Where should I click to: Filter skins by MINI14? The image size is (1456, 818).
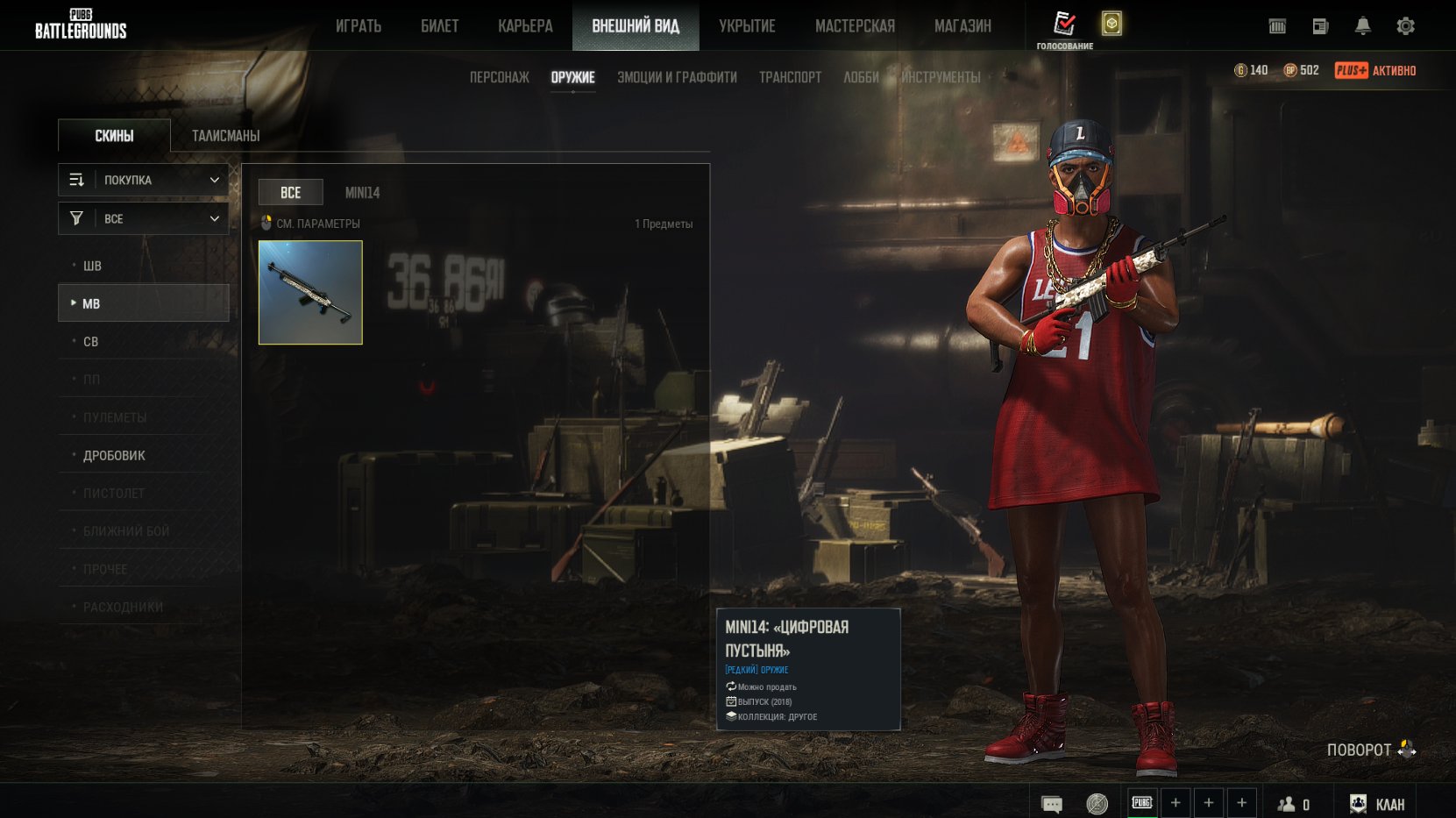362,193
